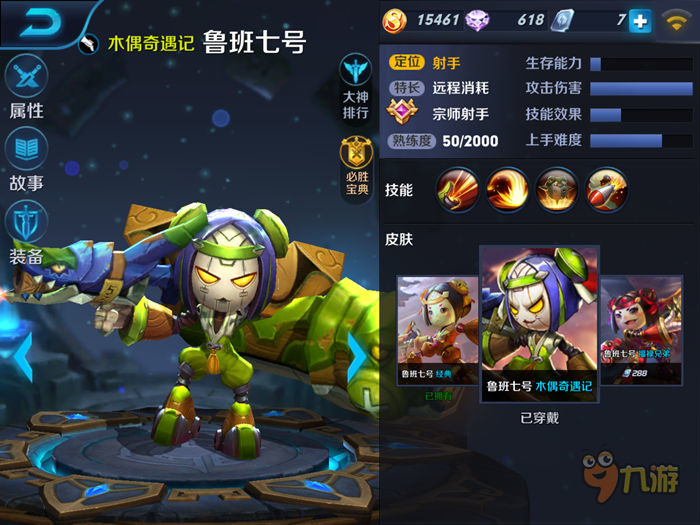Select the first skill icon with cannon

point(457,189)
